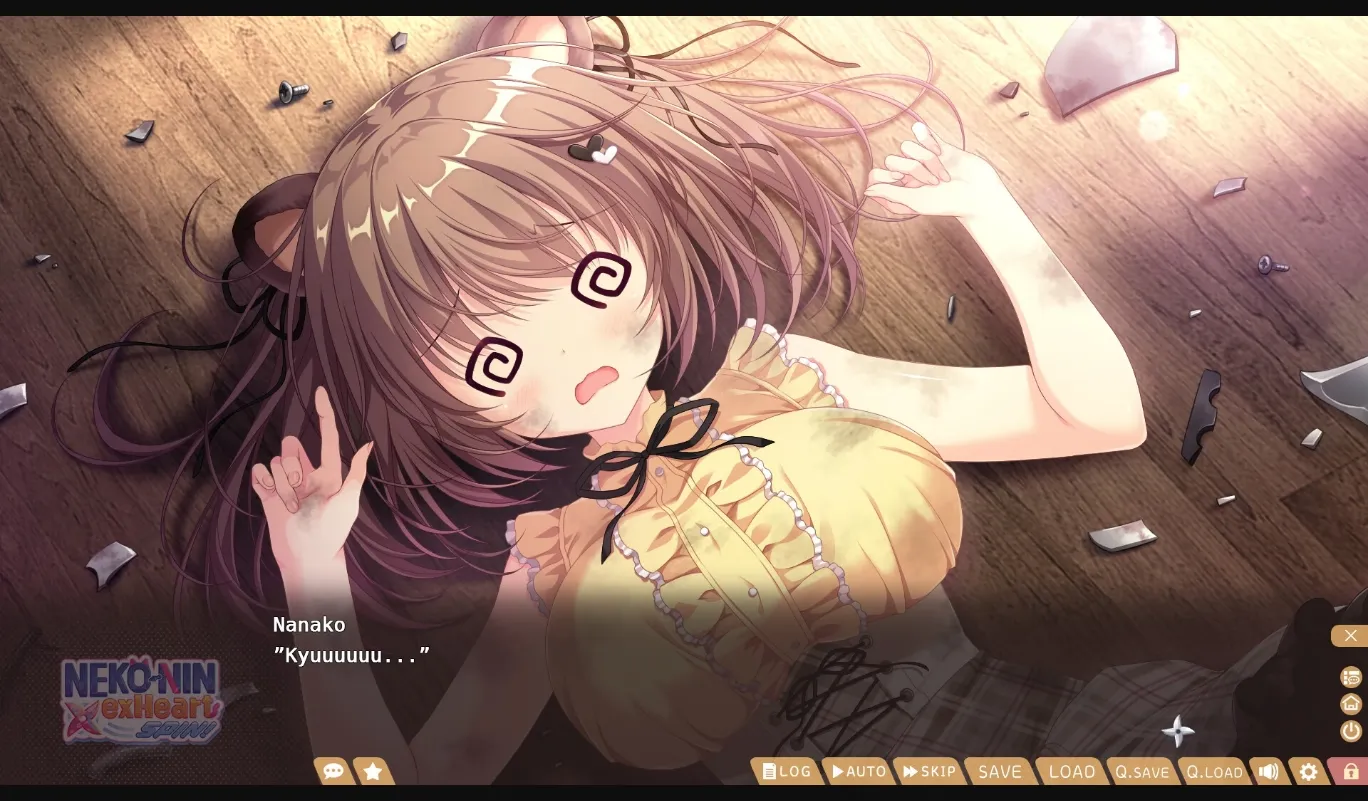Open the backlog with the bottom-left speech bubble icon

(x=333, y=771)
